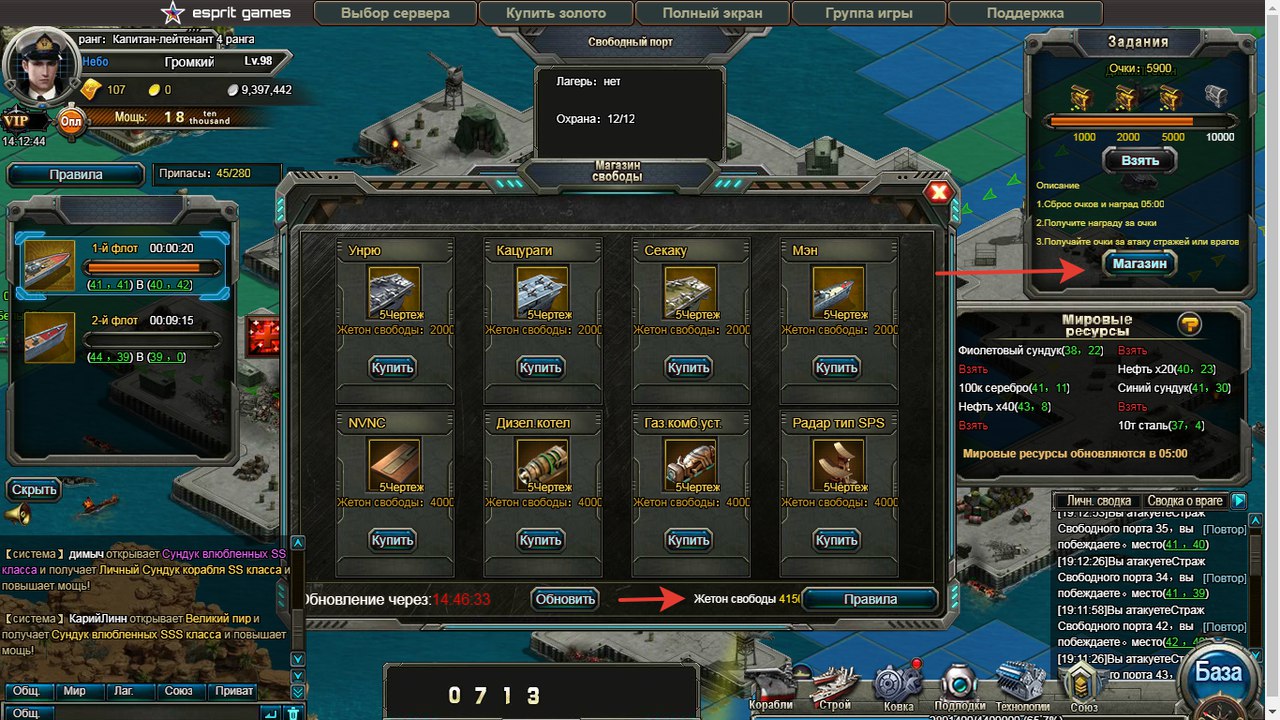The height and width of the screenshot is (720, 1280).
Task: Switch game to Полный экран
Action: point(712,14)
